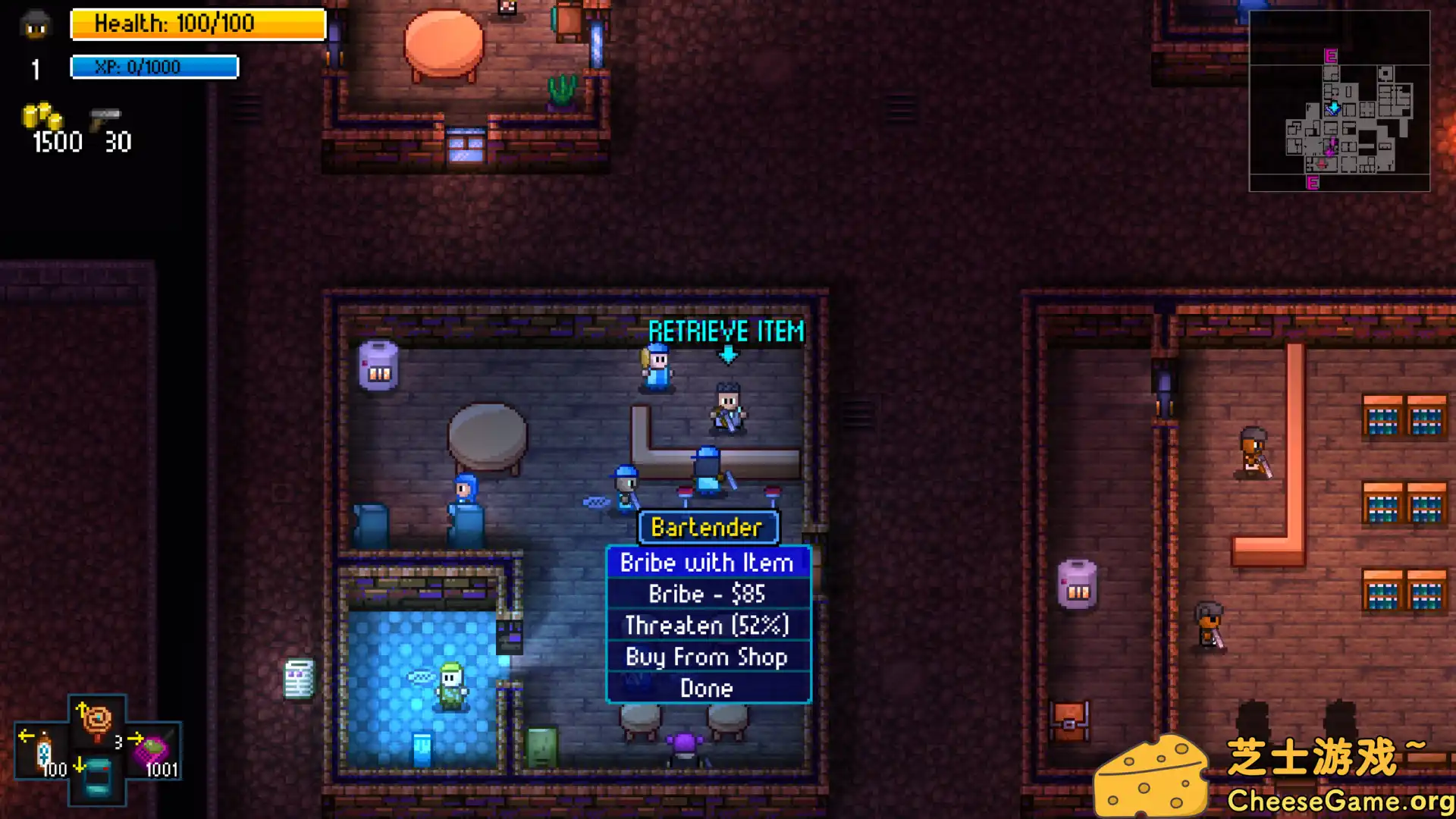Image resolution: width=1456 pixels, height=819 pixels.
Task: Click the up arrow on the item wheel
Action: point(82,709)
